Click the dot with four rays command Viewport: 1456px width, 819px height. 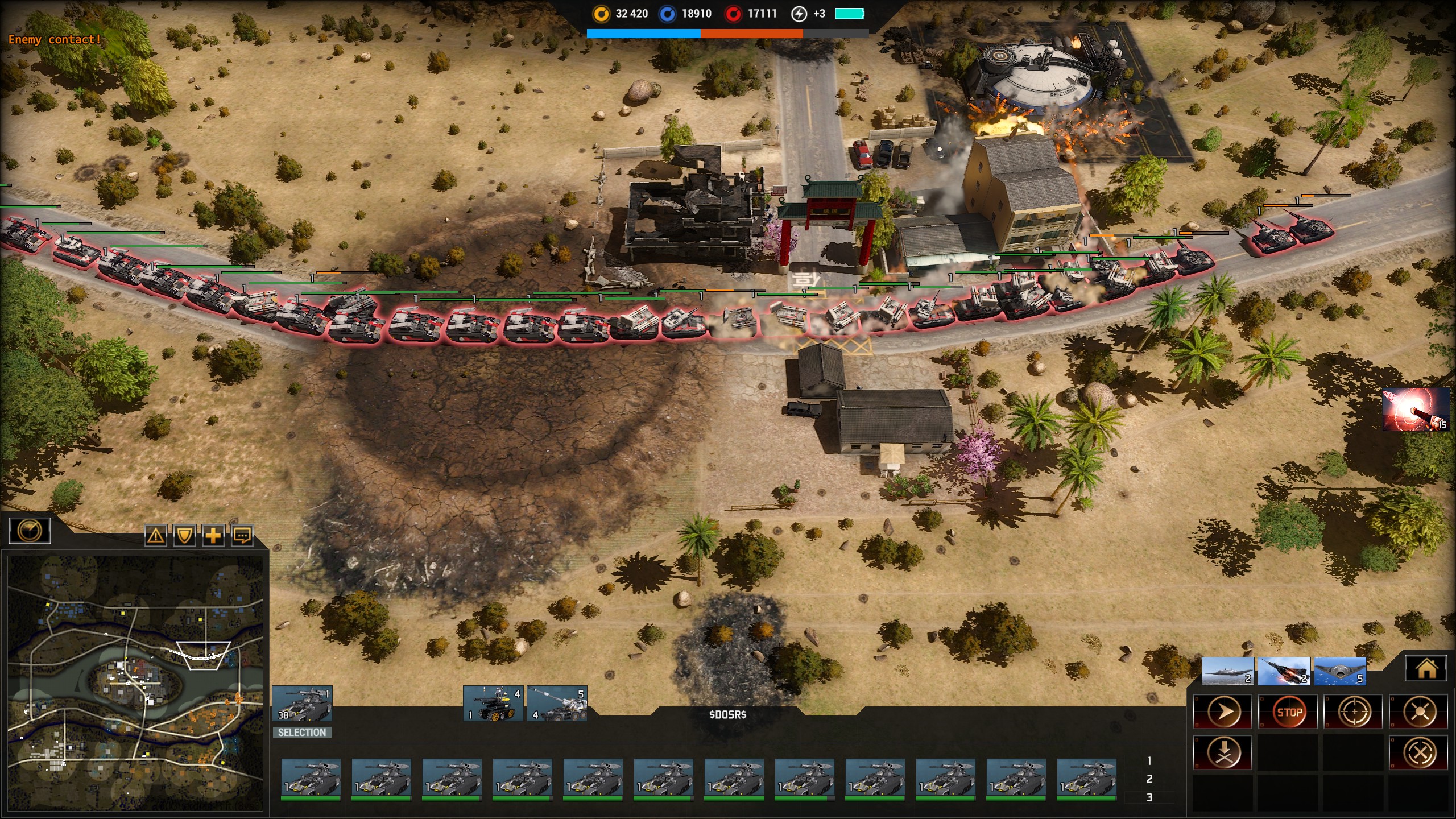point(1419,712)
